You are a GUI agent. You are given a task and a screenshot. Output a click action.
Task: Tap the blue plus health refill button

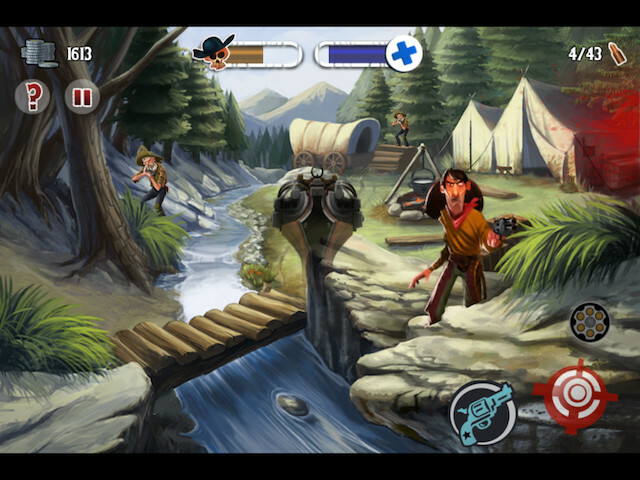pos(403,54)
